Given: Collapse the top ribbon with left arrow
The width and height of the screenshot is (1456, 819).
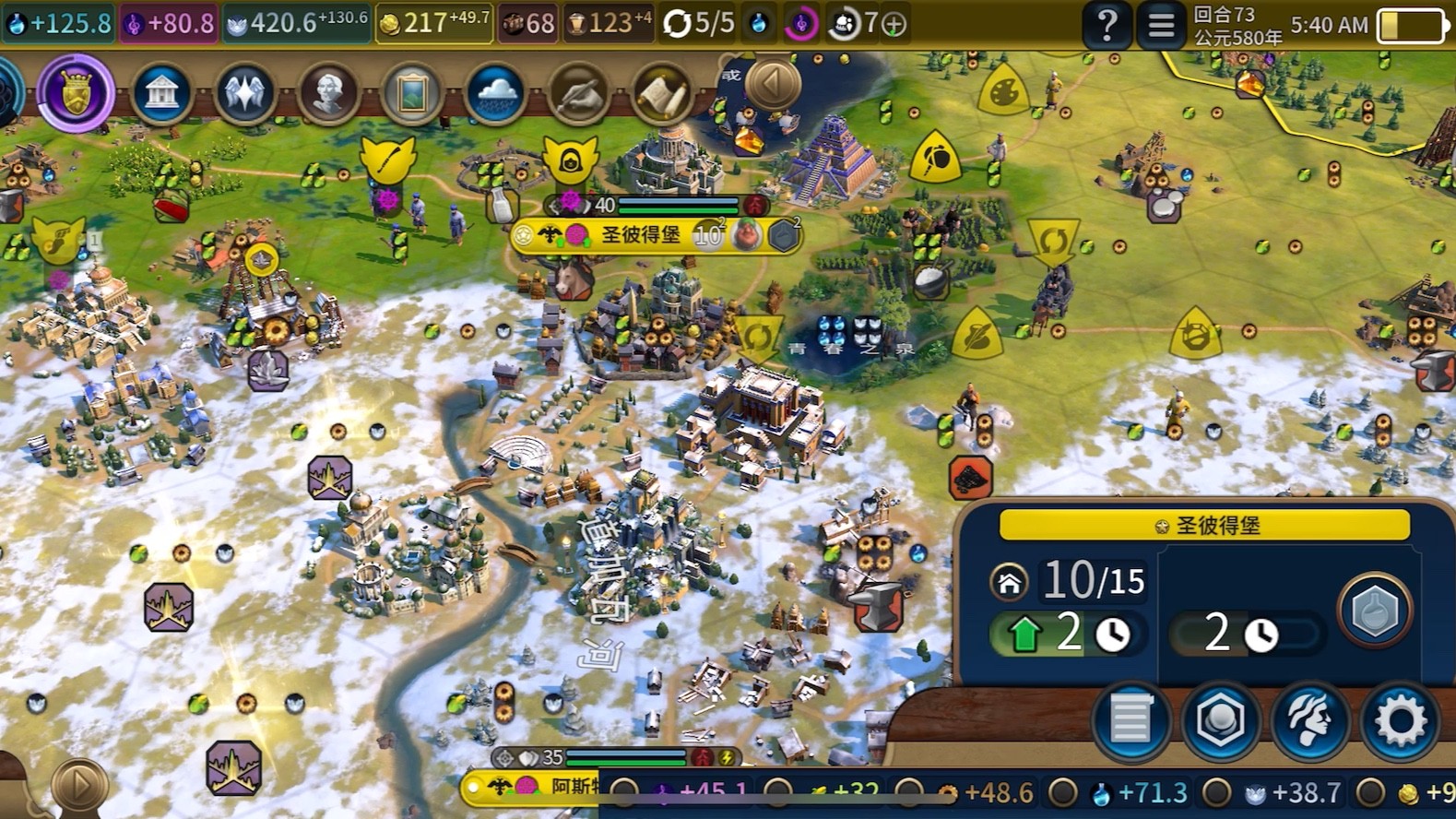Looking at the screenshot, I should click(x=773, y=84).
